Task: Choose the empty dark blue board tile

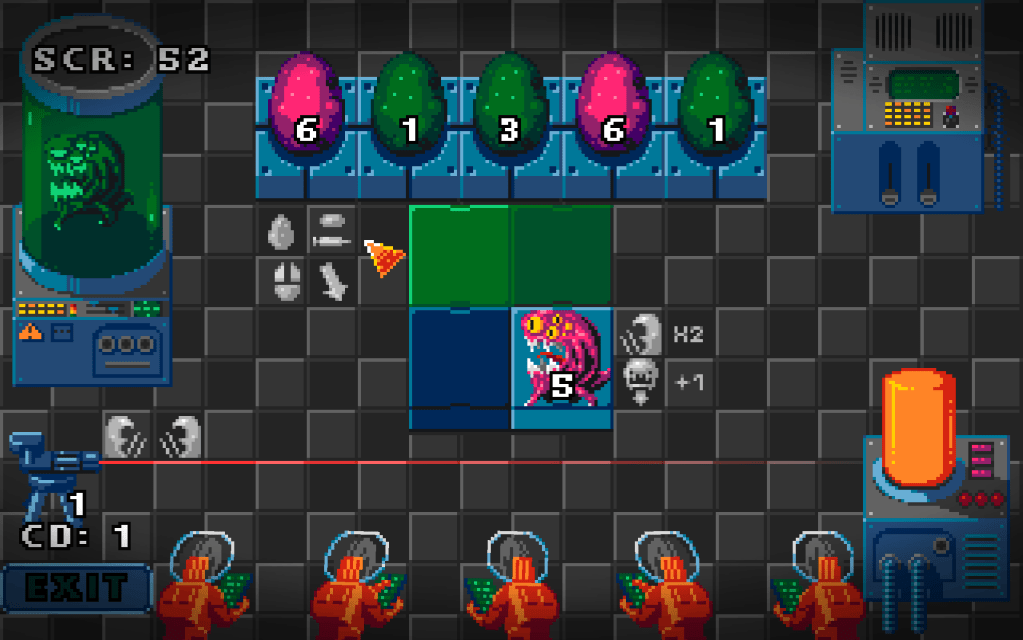Action: pyautogui.click(x=460, y=366)
